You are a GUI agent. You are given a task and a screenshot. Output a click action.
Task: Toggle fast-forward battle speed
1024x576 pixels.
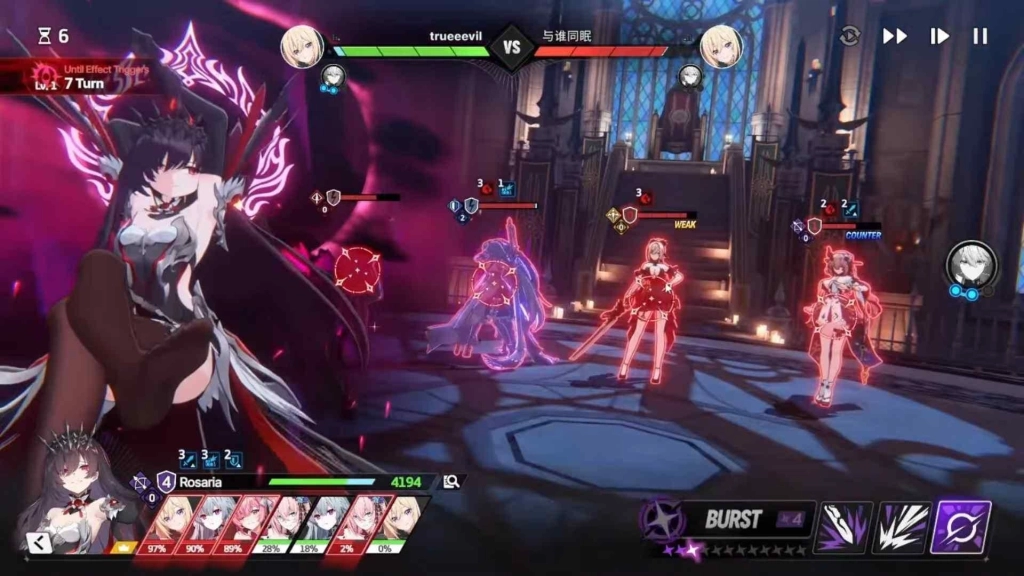coord(894,36)
